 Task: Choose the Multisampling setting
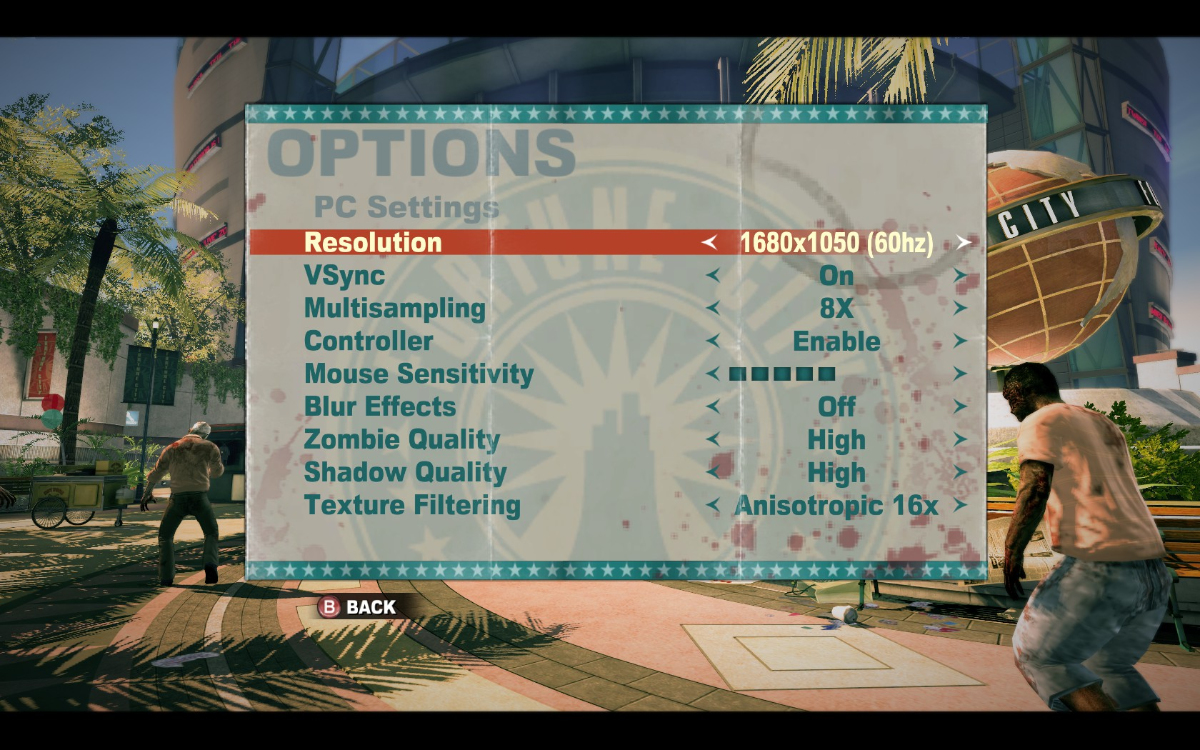tap(394, 308)
